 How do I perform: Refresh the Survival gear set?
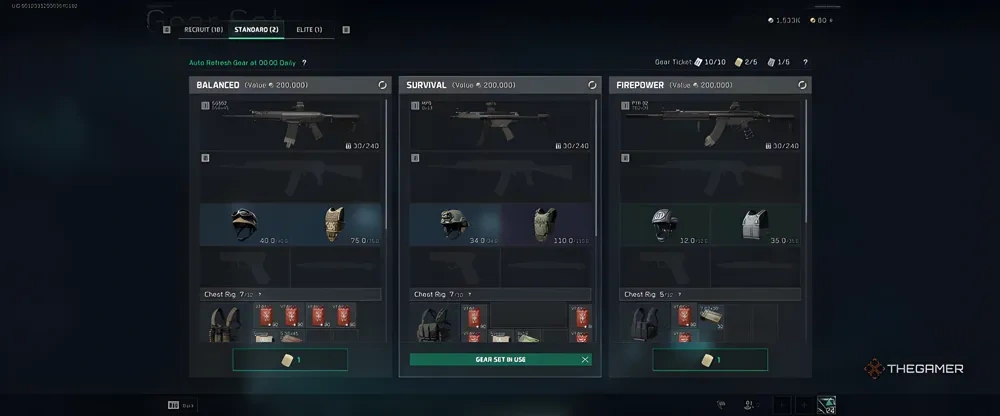(x=592, y=86)
